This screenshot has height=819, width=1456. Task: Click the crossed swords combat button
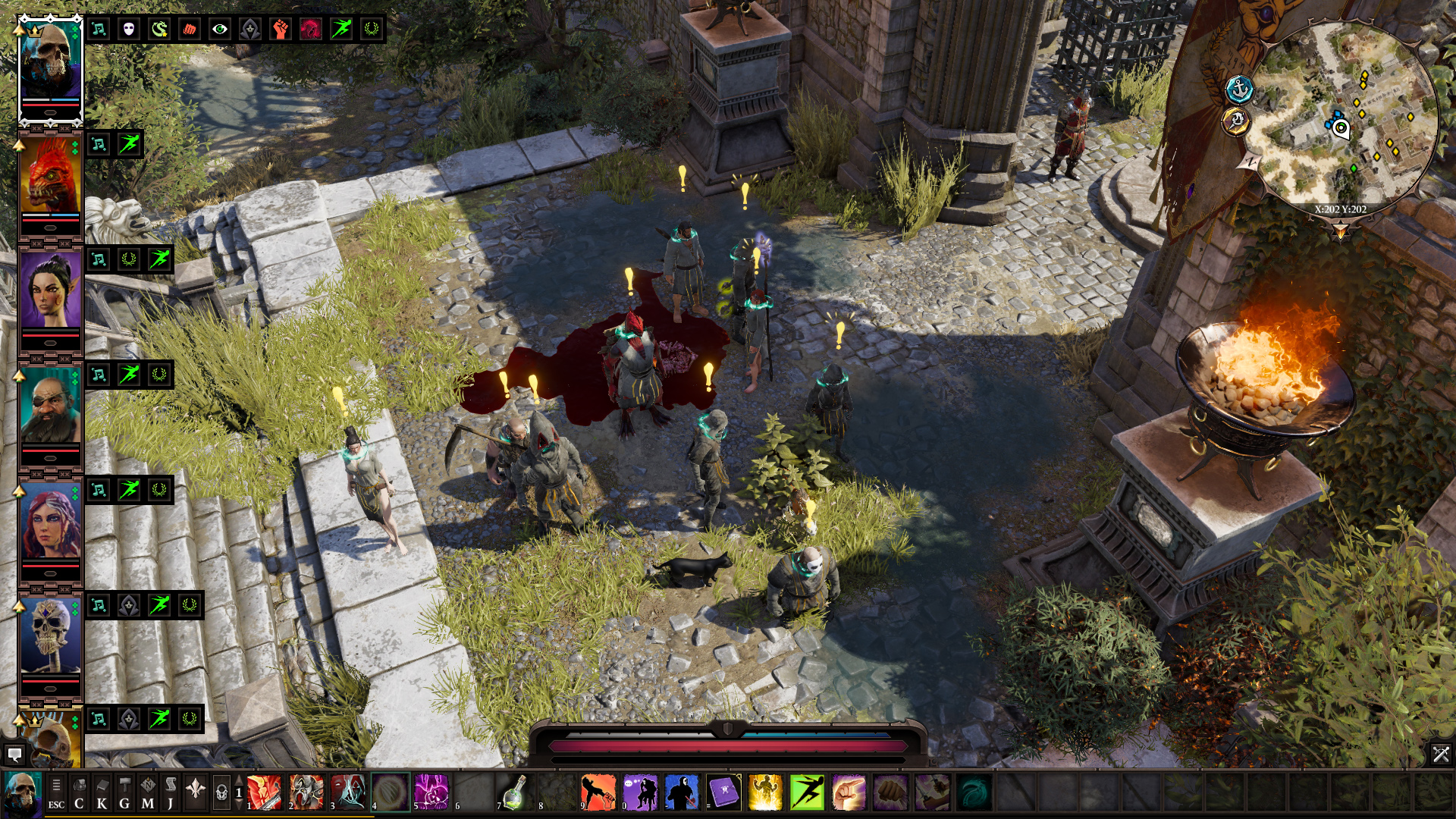pyautogui.click(x=1441, y=754)
